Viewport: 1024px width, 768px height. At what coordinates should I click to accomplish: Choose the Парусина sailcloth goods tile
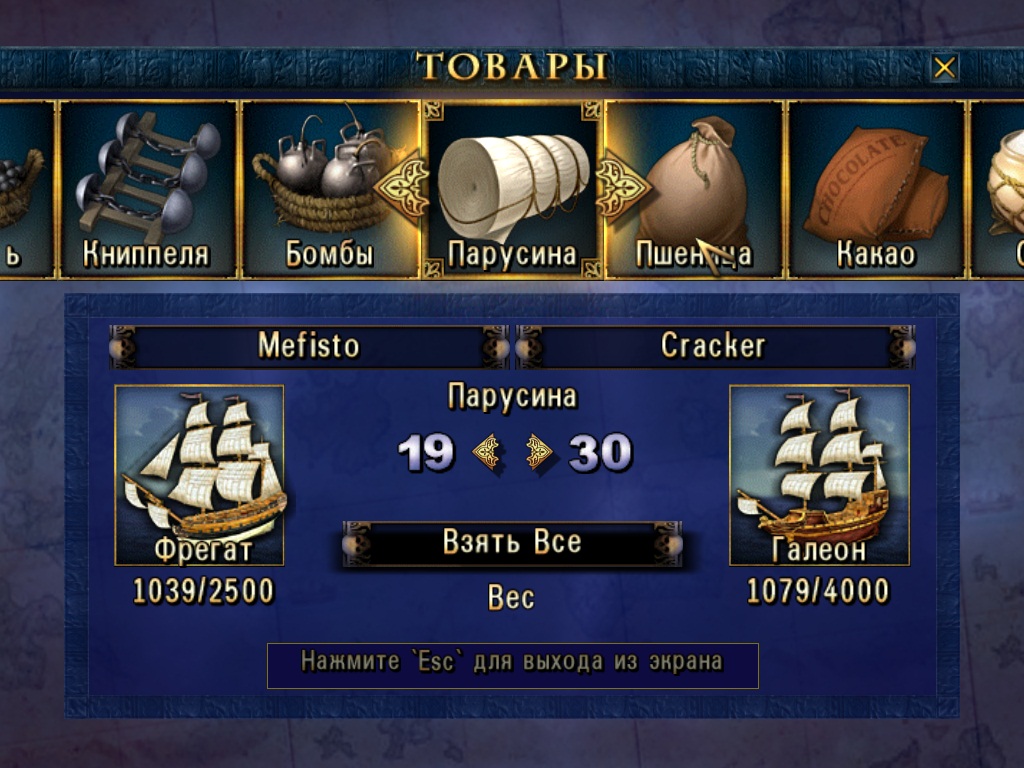pos(512,189)
